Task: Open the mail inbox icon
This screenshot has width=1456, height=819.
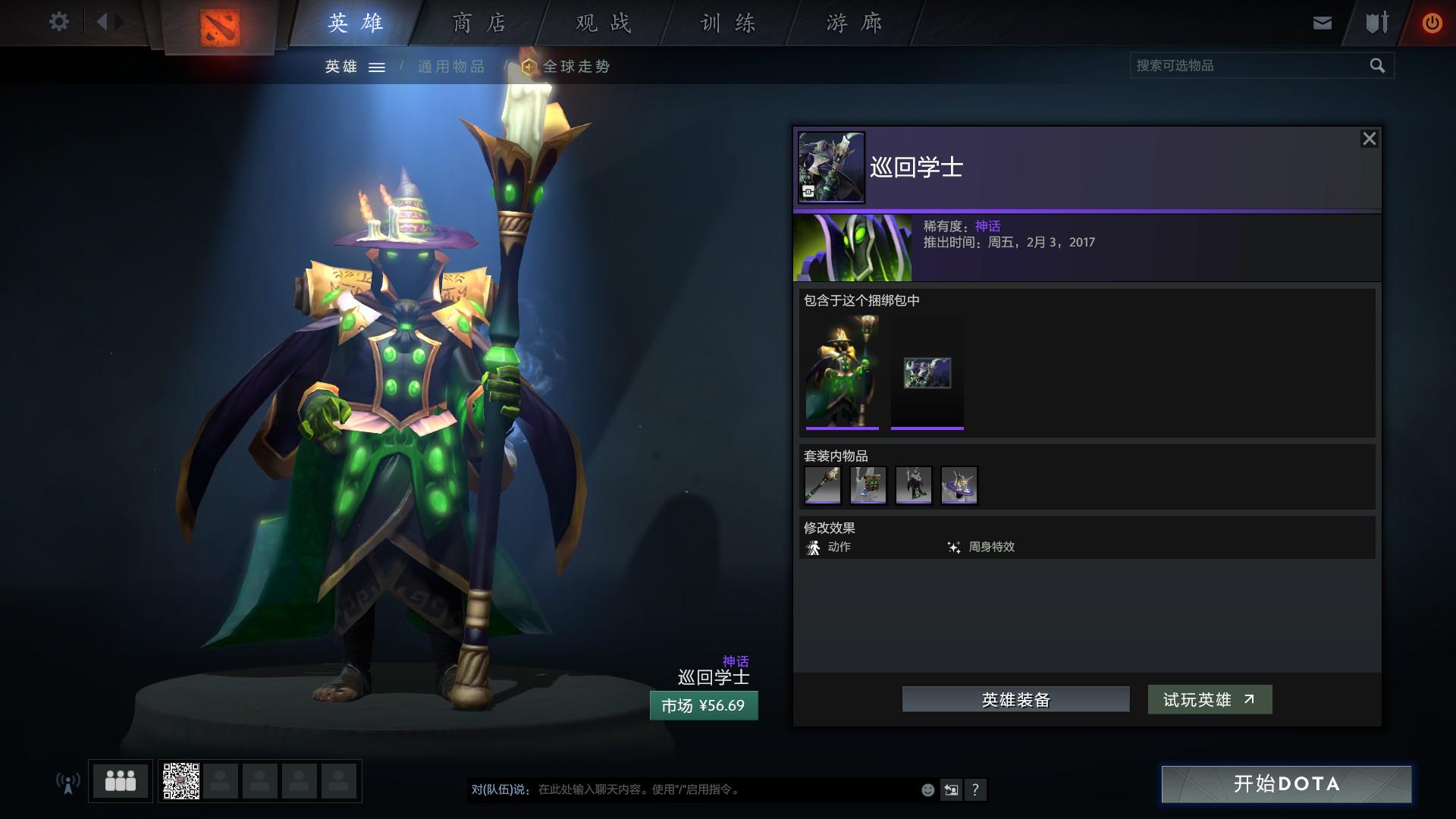Action: click(1322, 23)
